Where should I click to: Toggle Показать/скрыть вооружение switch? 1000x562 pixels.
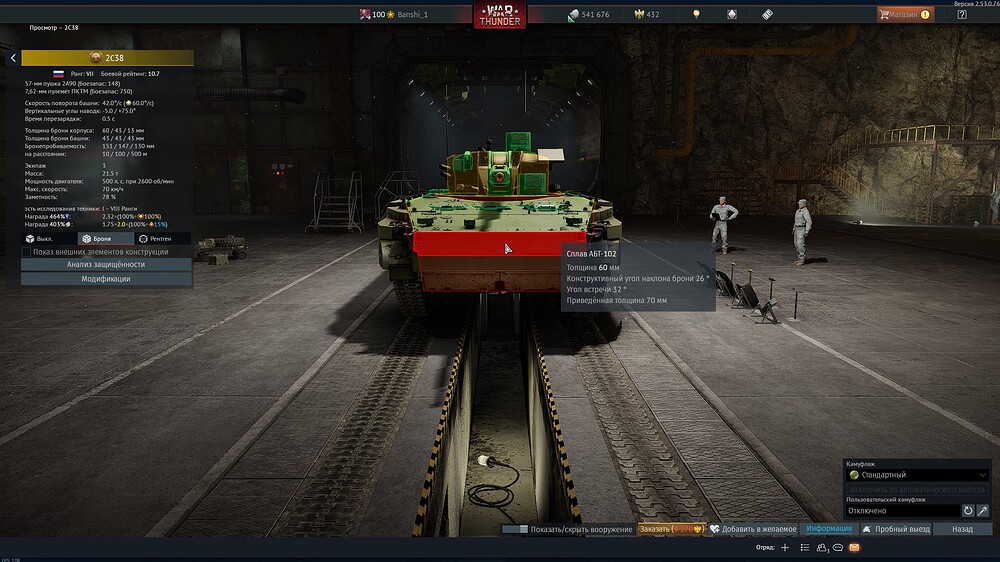(x=515, y=529)
